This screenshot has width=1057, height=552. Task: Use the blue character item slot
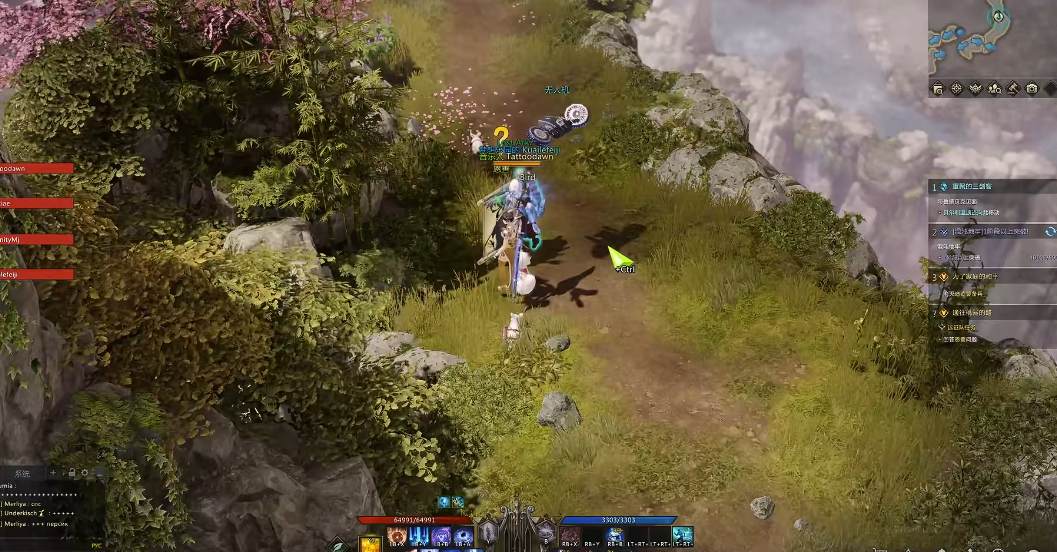[615, 535]
